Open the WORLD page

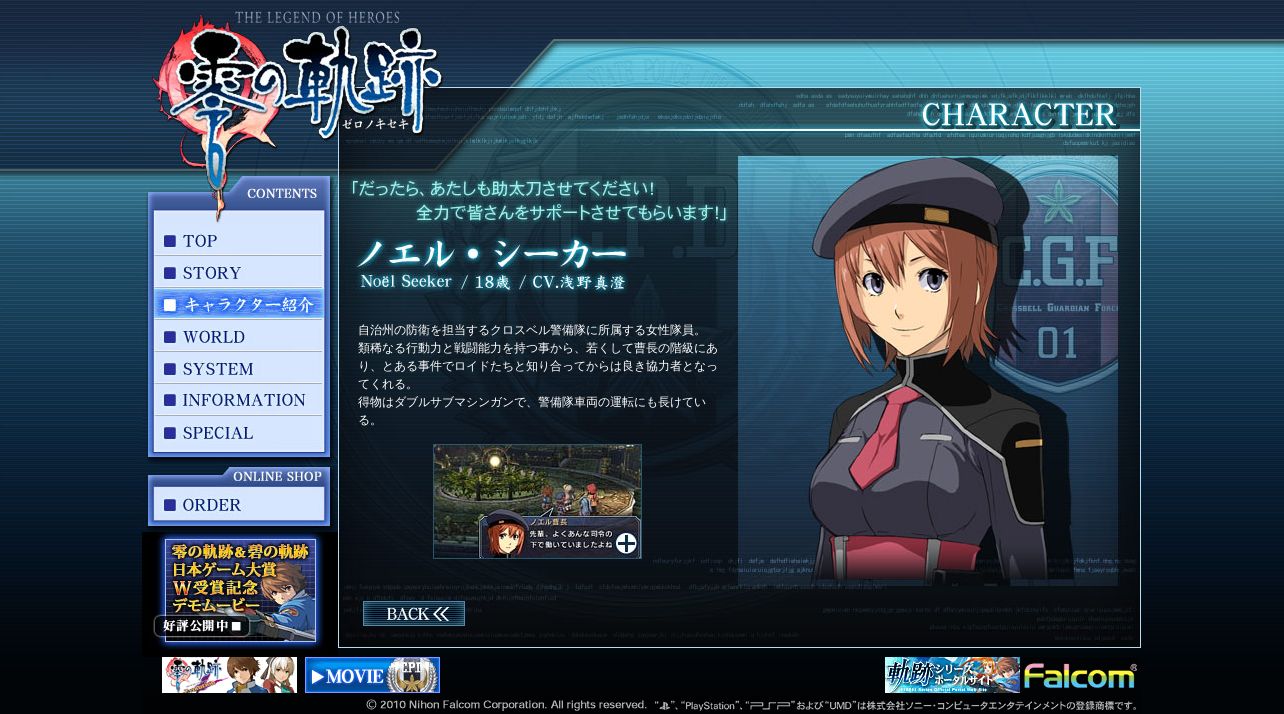pos(239,337)
